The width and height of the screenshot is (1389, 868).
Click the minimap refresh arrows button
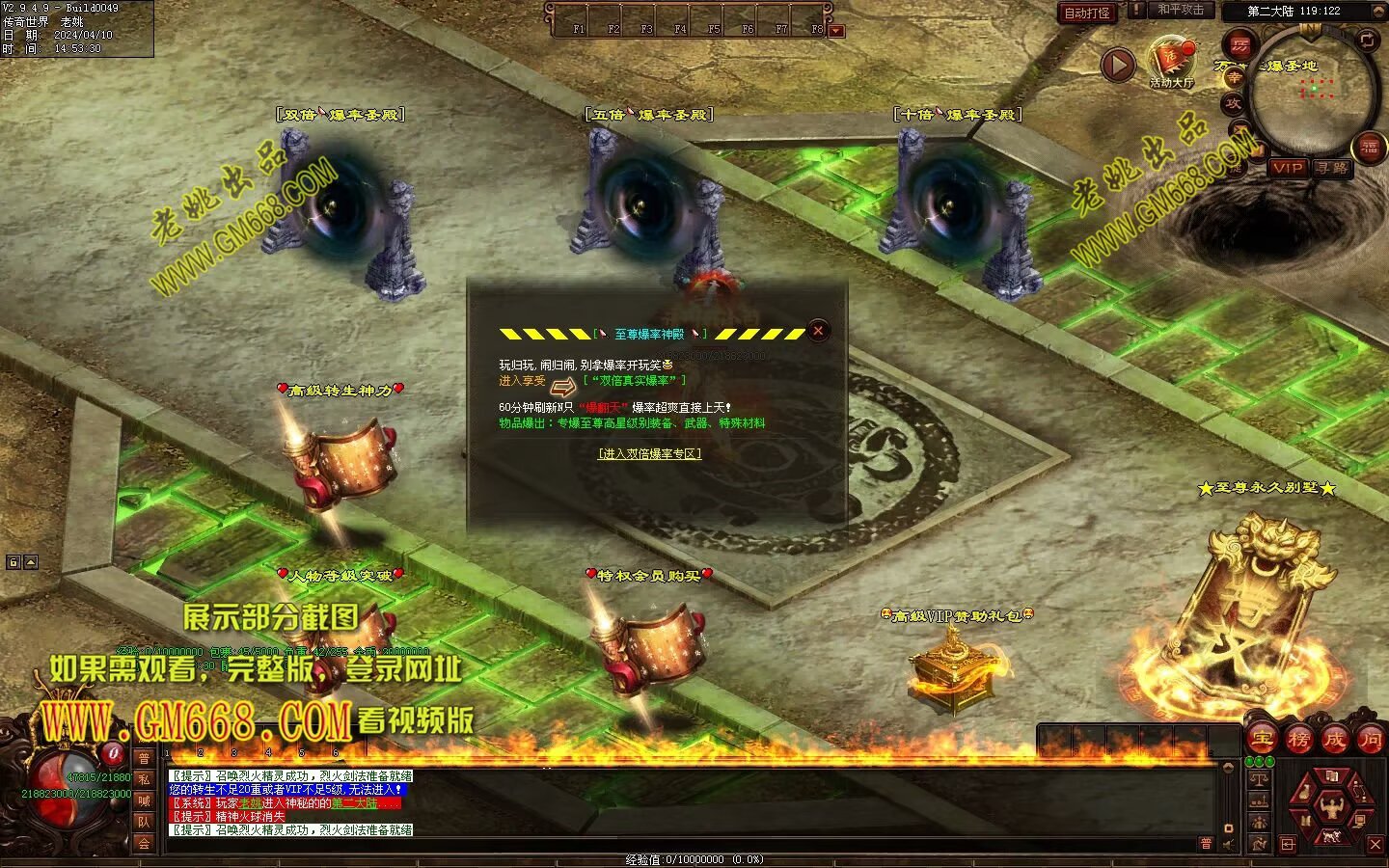coord(1367,40)
